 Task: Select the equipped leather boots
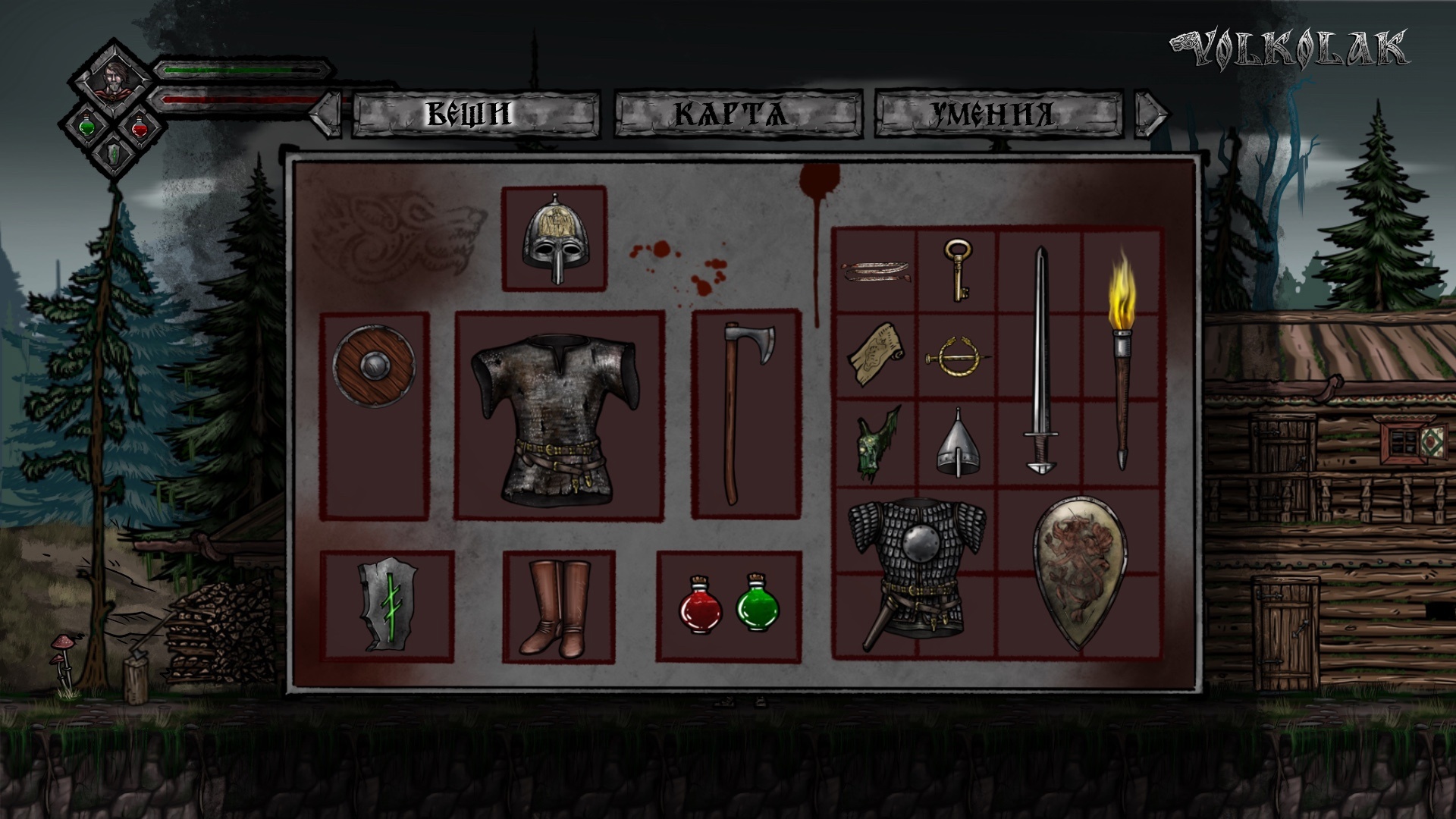pyautogui.click(x=558, y=607)
